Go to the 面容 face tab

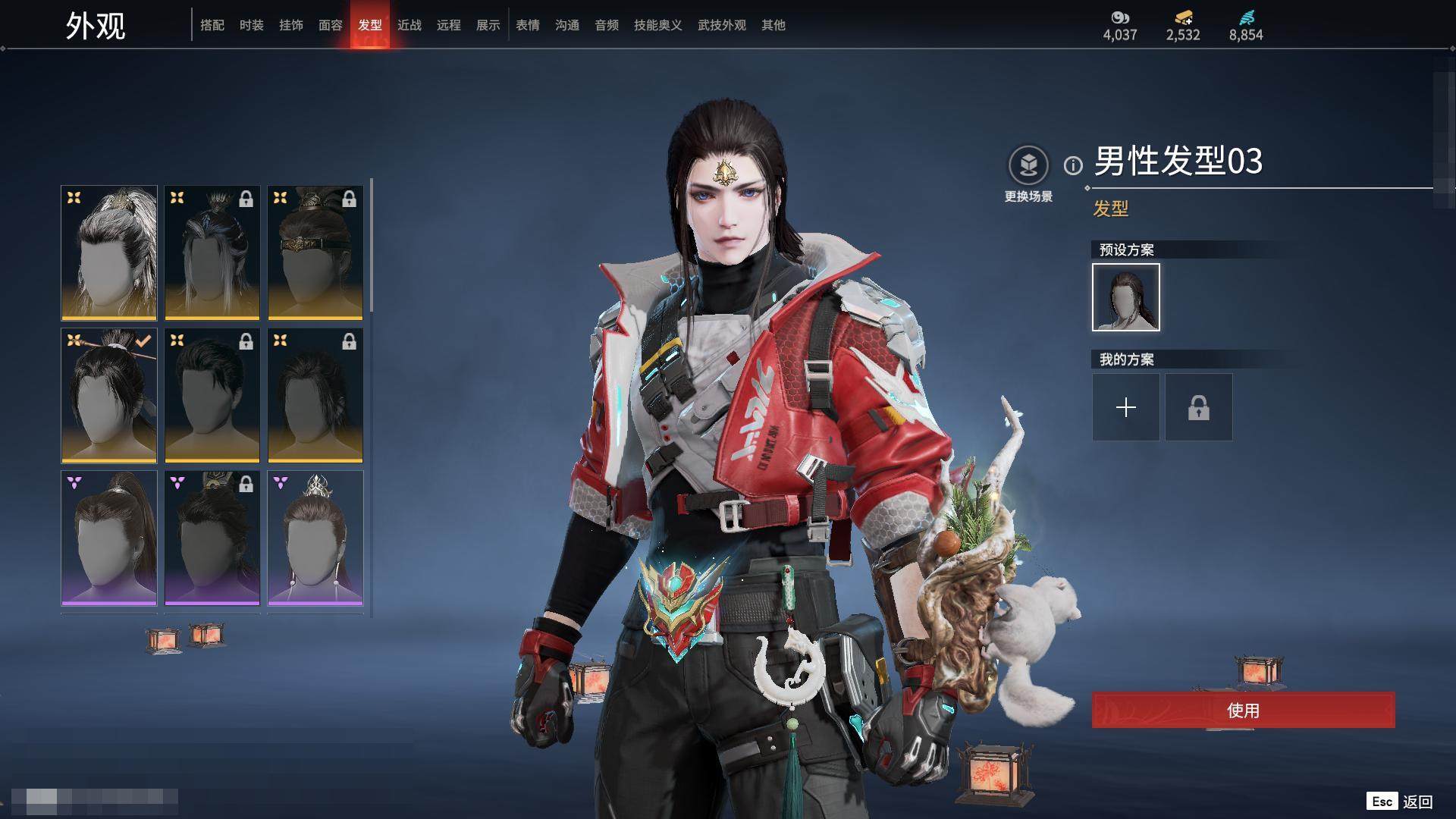331,25
